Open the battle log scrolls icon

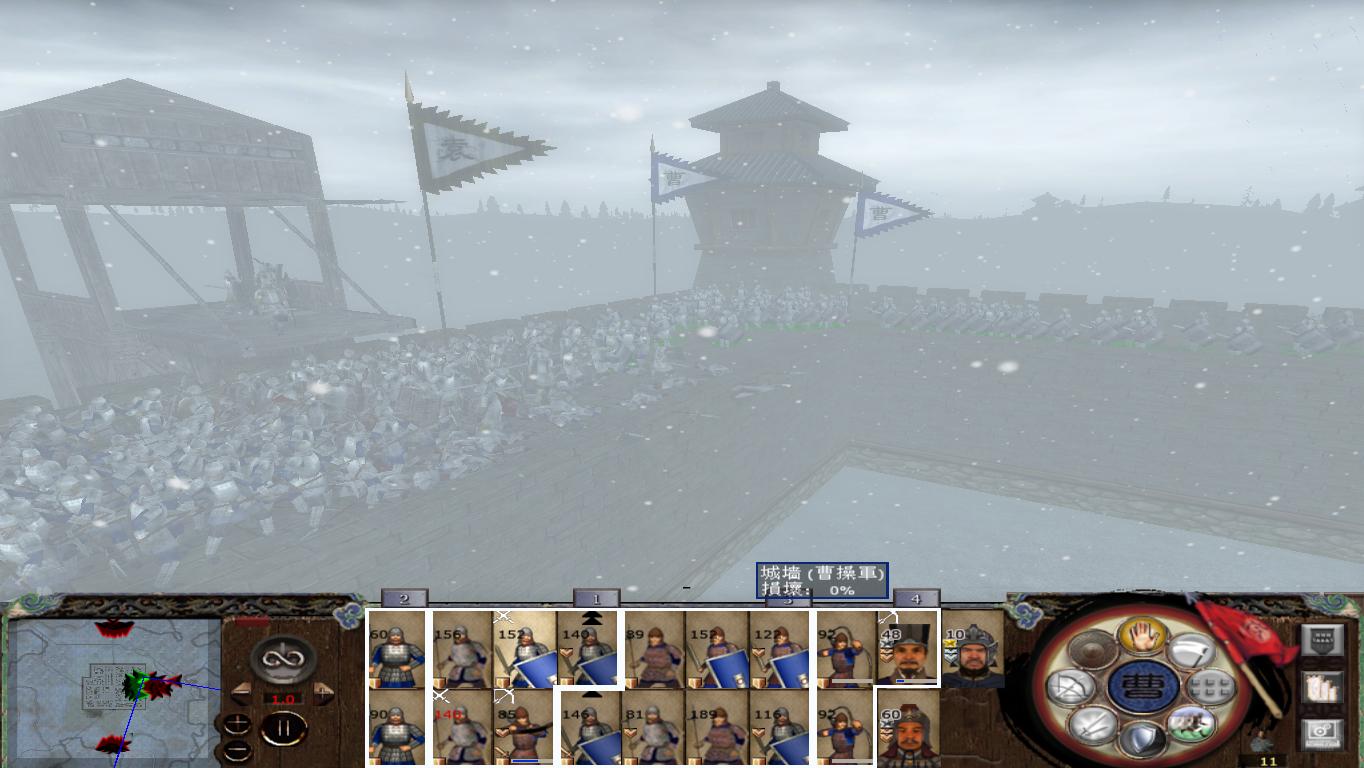(x=1322, y=687)
